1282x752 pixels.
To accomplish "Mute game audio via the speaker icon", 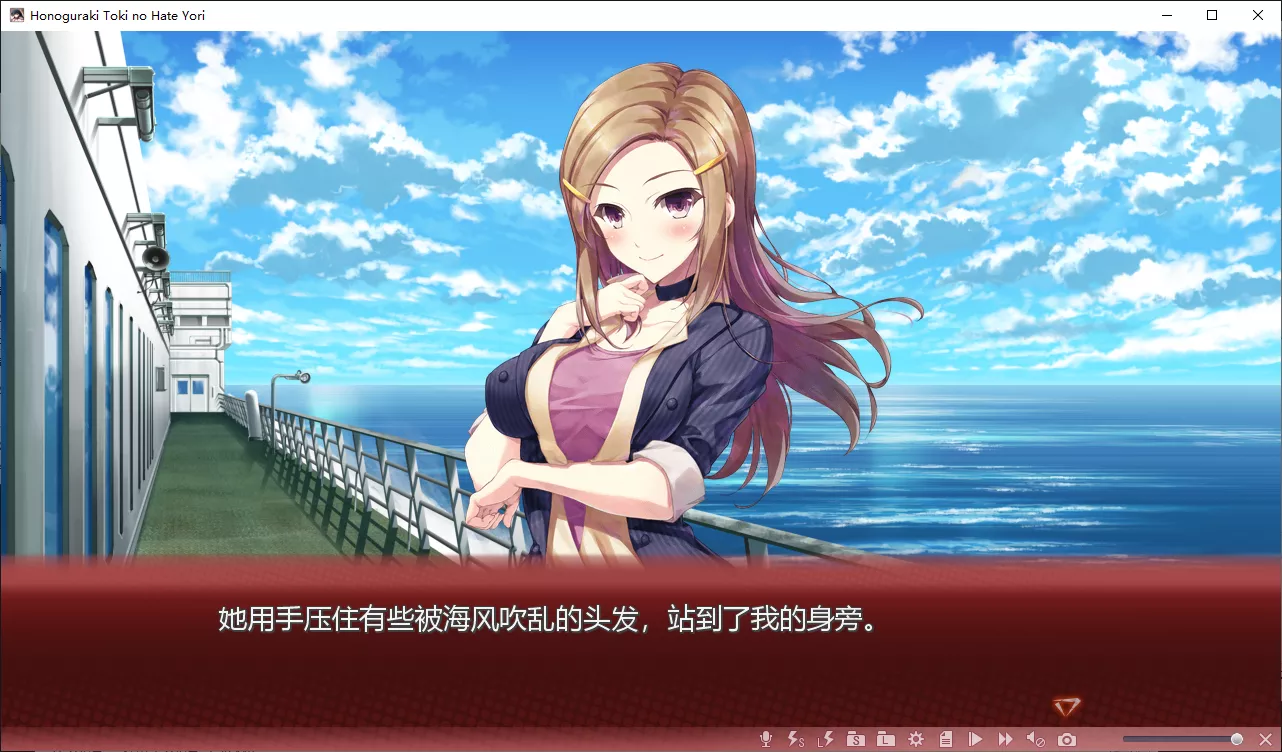I will 1035,738.
